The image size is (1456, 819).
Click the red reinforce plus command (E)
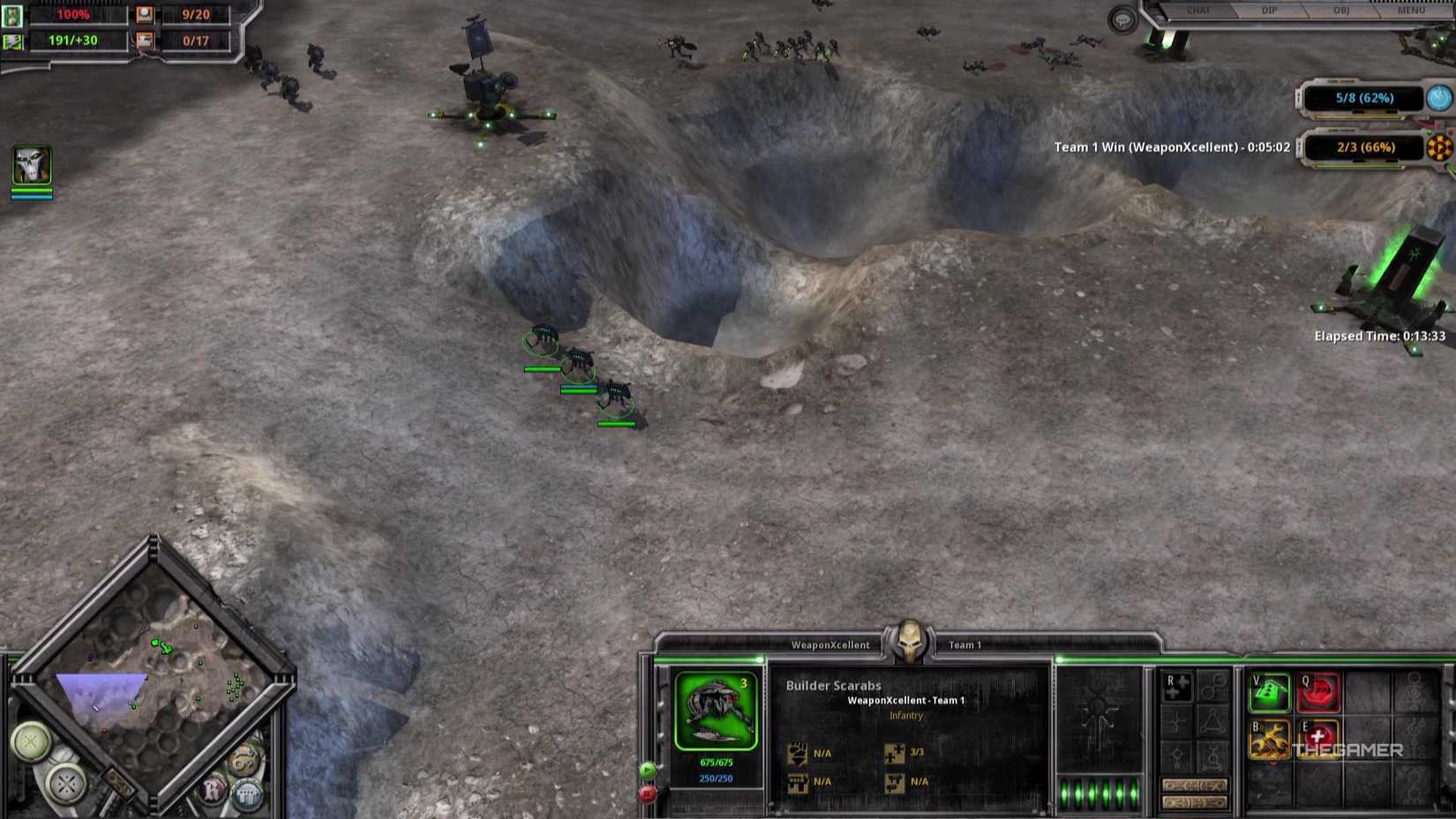tap(1317, 740)
